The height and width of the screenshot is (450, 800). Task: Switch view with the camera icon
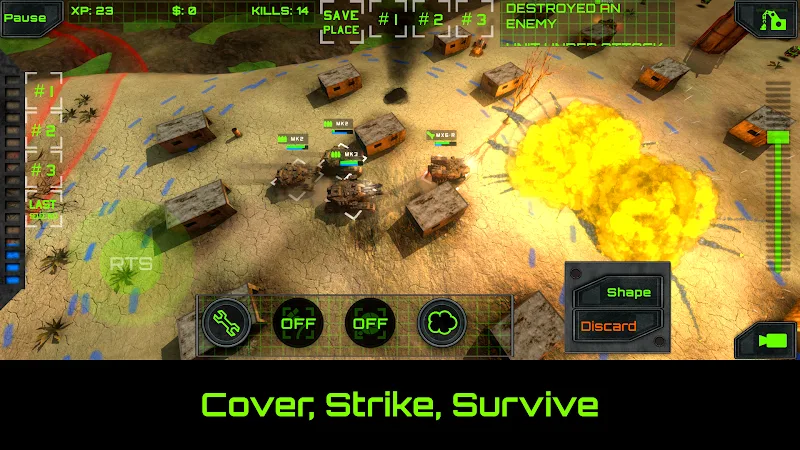pos(768,341)
